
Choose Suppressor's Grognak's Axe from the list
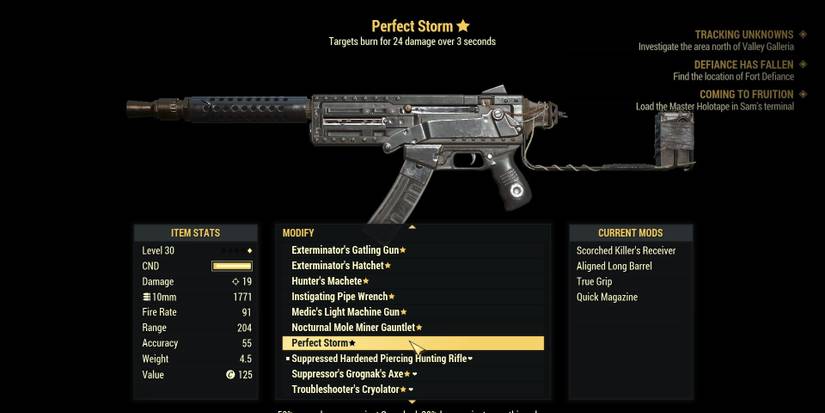349,374
